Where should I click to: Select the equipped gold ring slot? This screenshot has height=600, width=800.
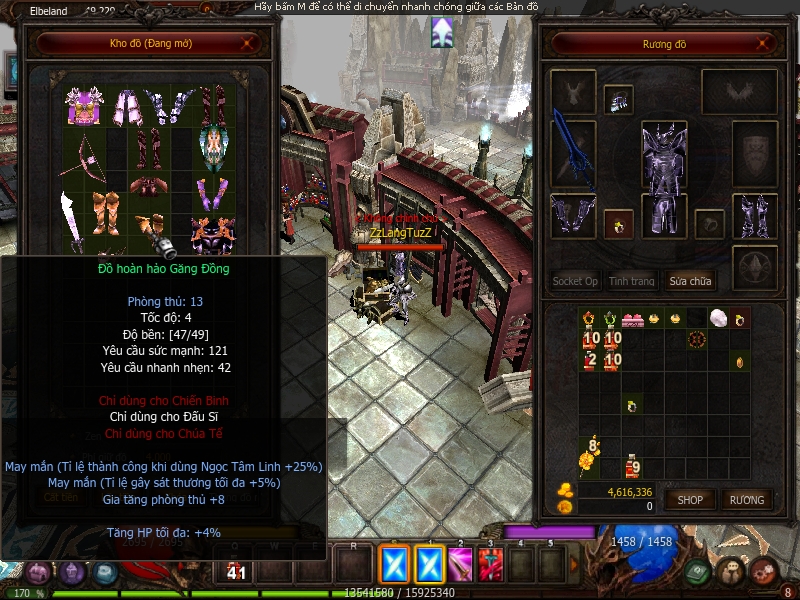pos(619,222)
